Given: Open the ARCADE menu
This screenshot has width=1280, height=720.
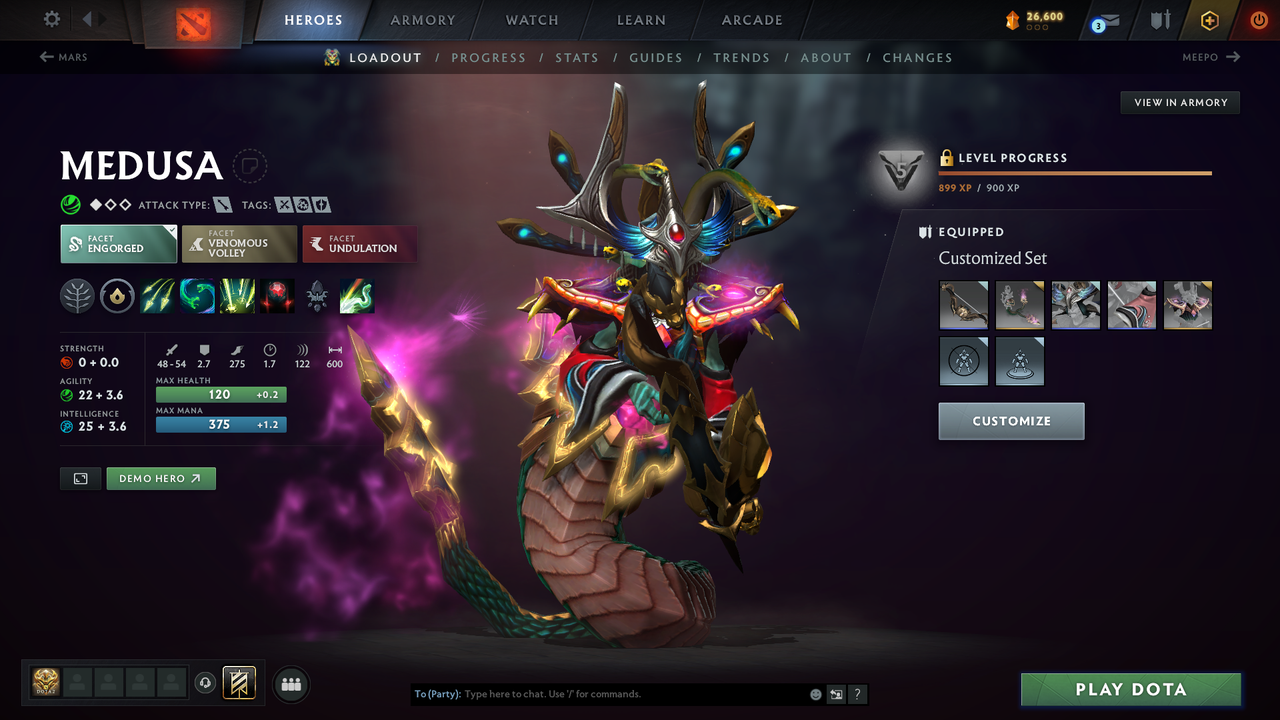Looking at the screenshot, I should [x=751, y=20].
